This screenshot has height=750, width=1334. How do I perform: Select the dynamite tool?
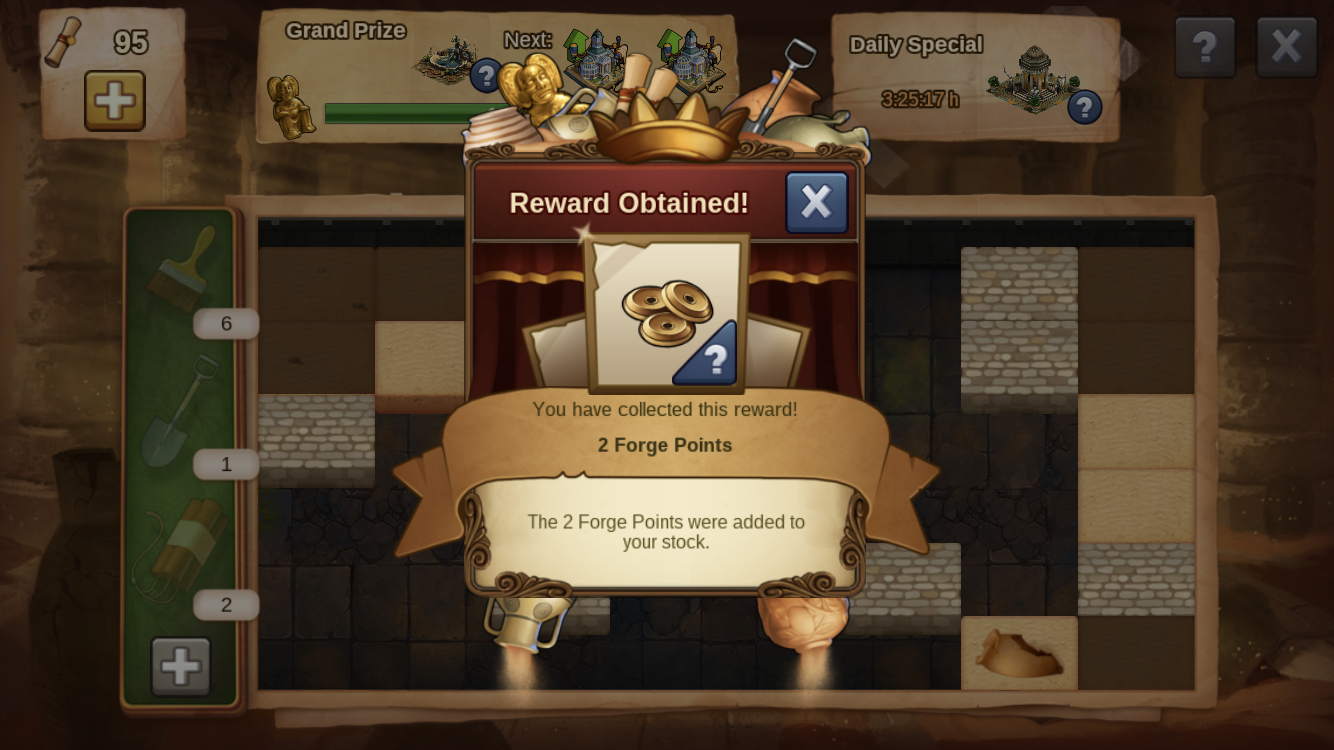pyautogui.click(x=181, y=550)
